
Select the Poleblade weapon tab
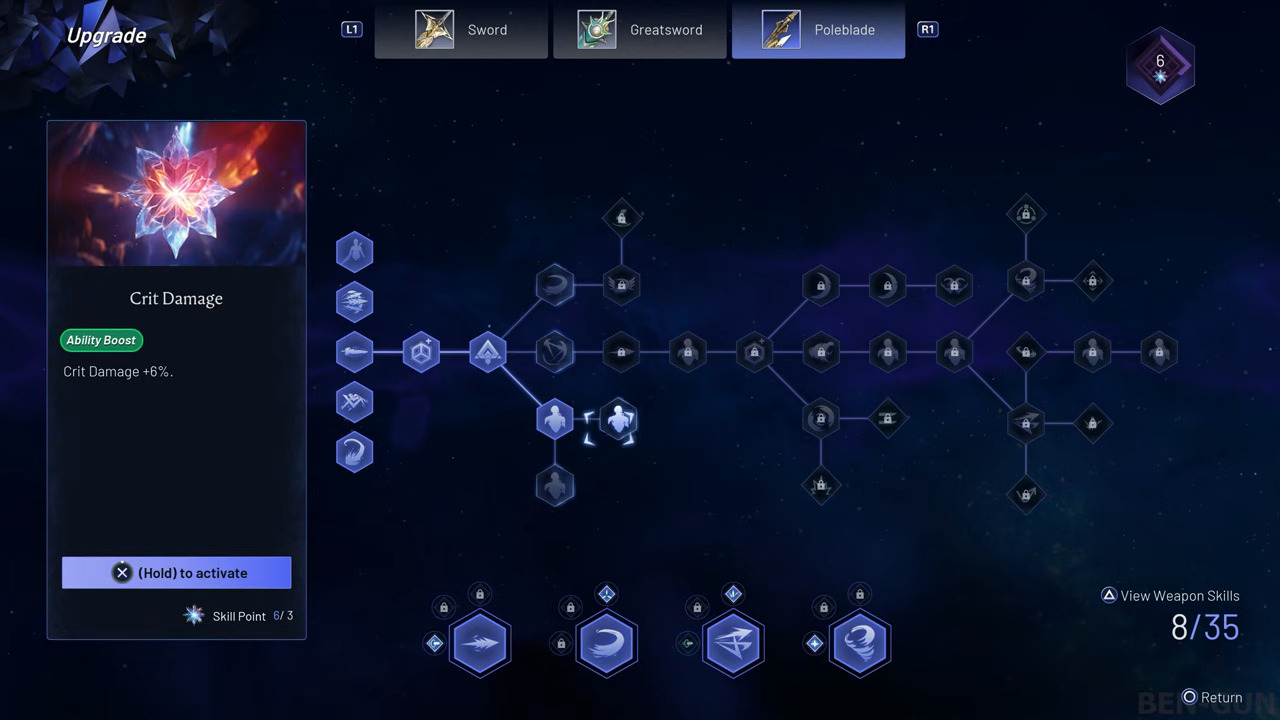tap(818, 30)
